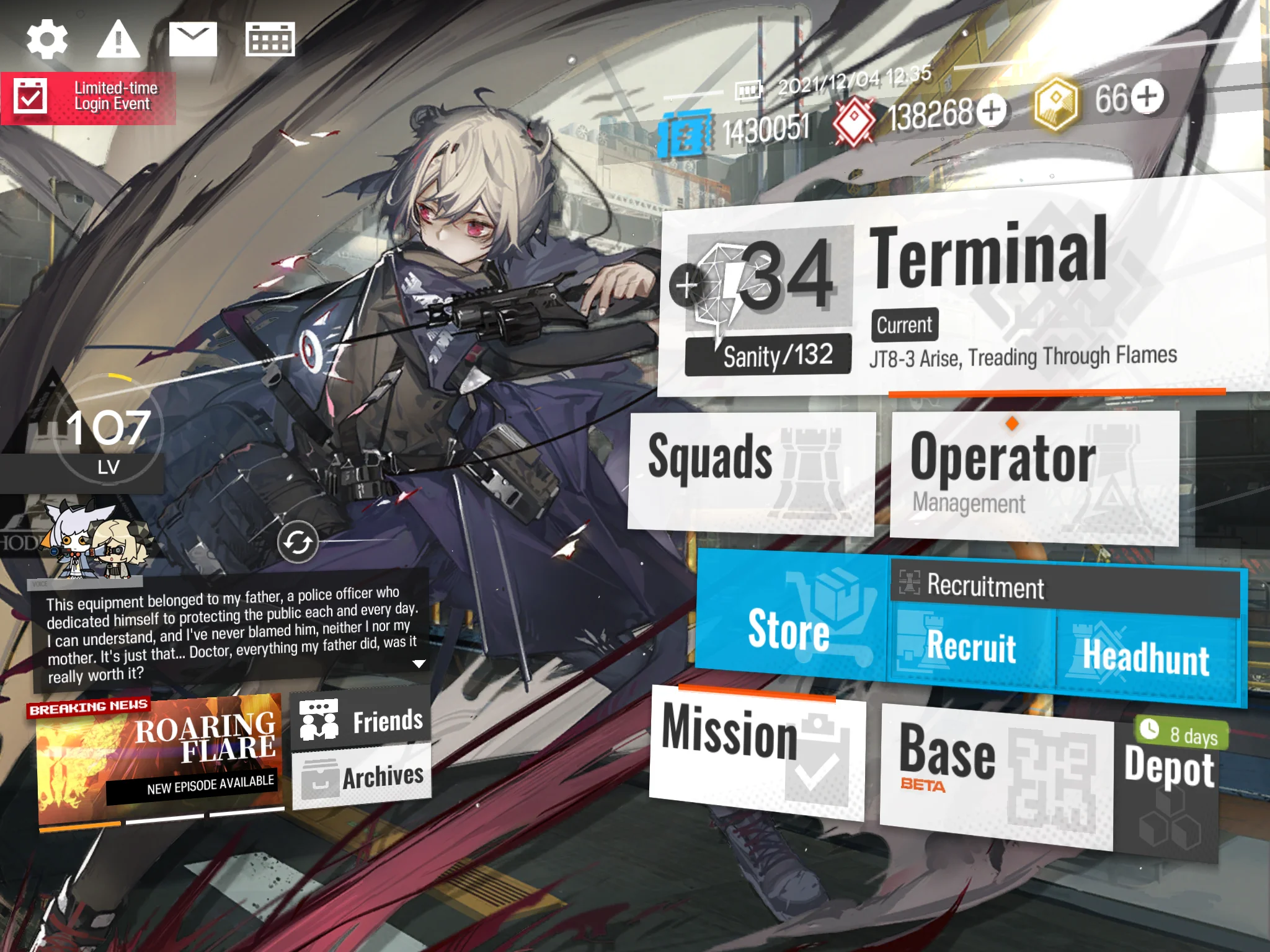Open the Friends list

362,720
